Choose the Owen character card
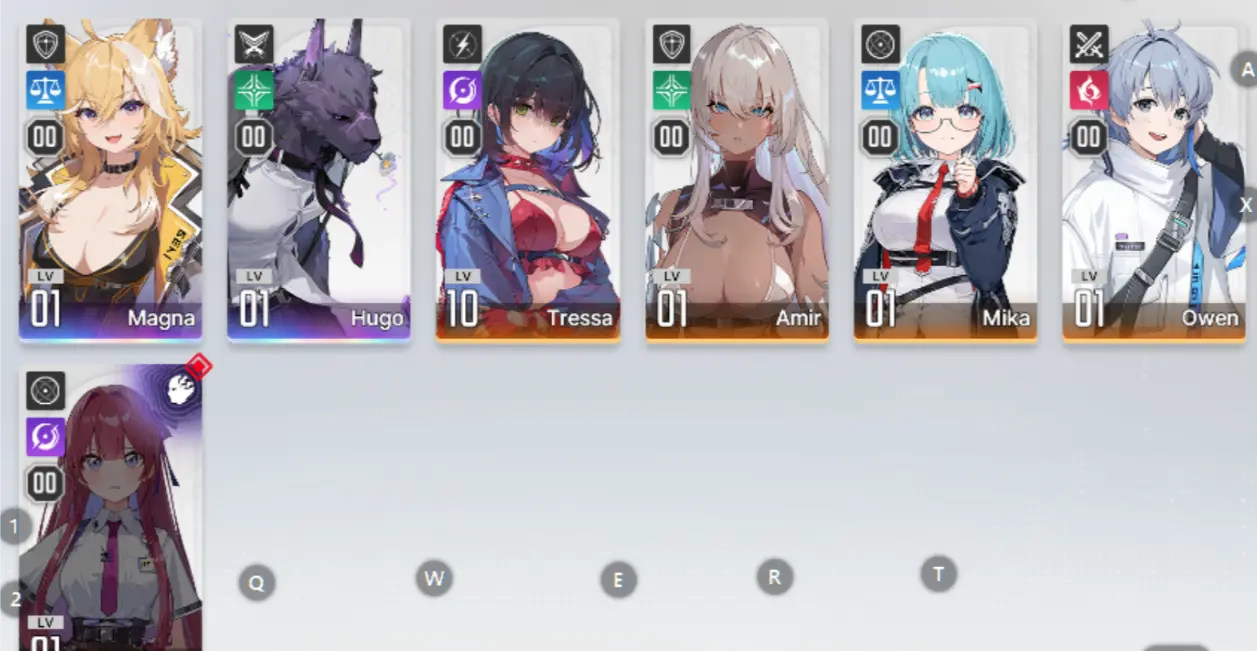Image resolution: width=1257 pixels, height=651 pixels. point(1154,180)
